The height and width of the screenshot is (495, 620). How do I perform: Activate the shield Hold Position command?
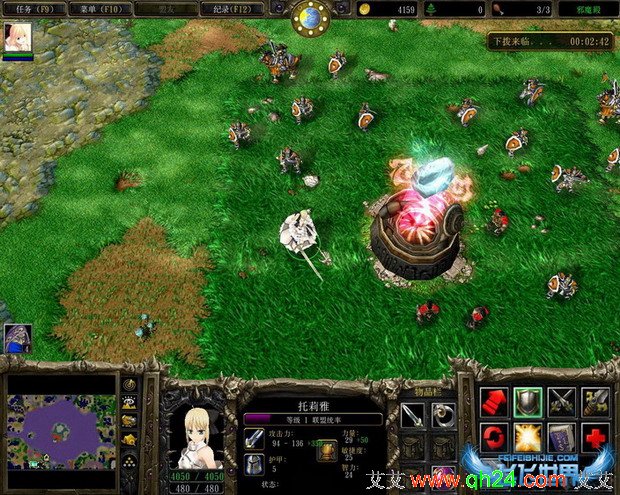pyautogui.click(x=528, y=403)
